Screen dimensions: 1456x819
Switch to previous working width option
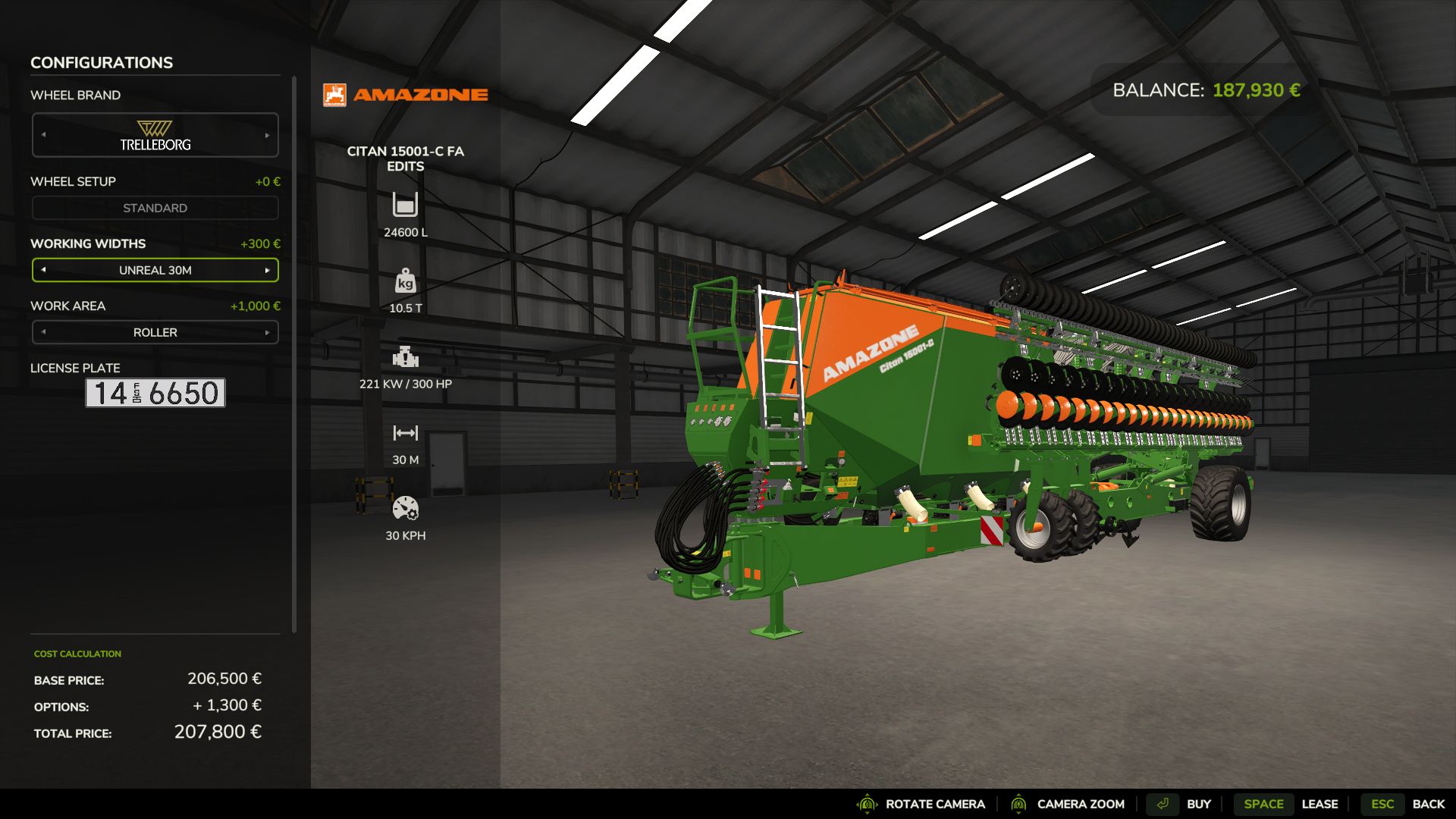pyautogui.click(x=43, y=270)
